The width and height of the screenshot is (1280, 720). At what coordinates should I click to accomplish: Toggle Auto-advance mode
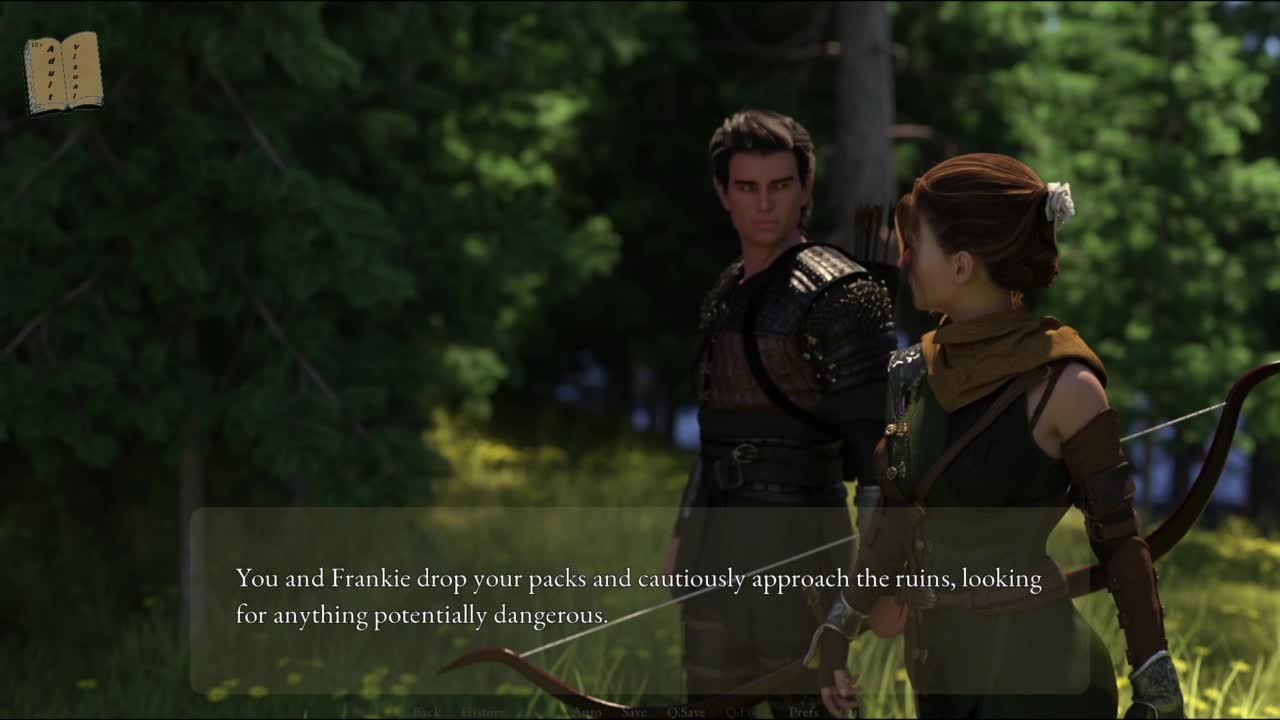(588, 712)
